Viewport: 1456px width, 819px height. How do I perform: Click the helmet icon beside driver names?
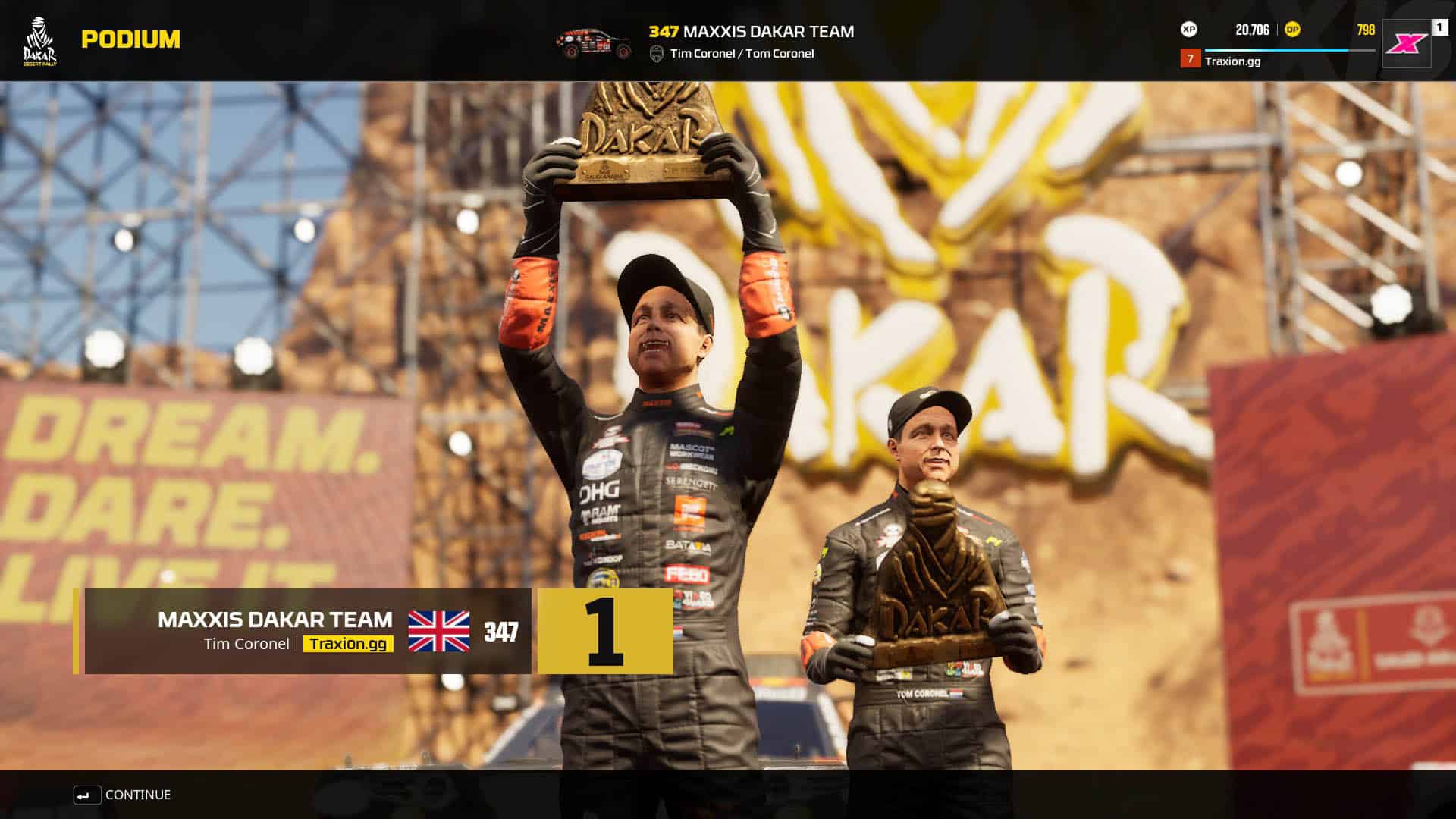click(x=657, y=54)
